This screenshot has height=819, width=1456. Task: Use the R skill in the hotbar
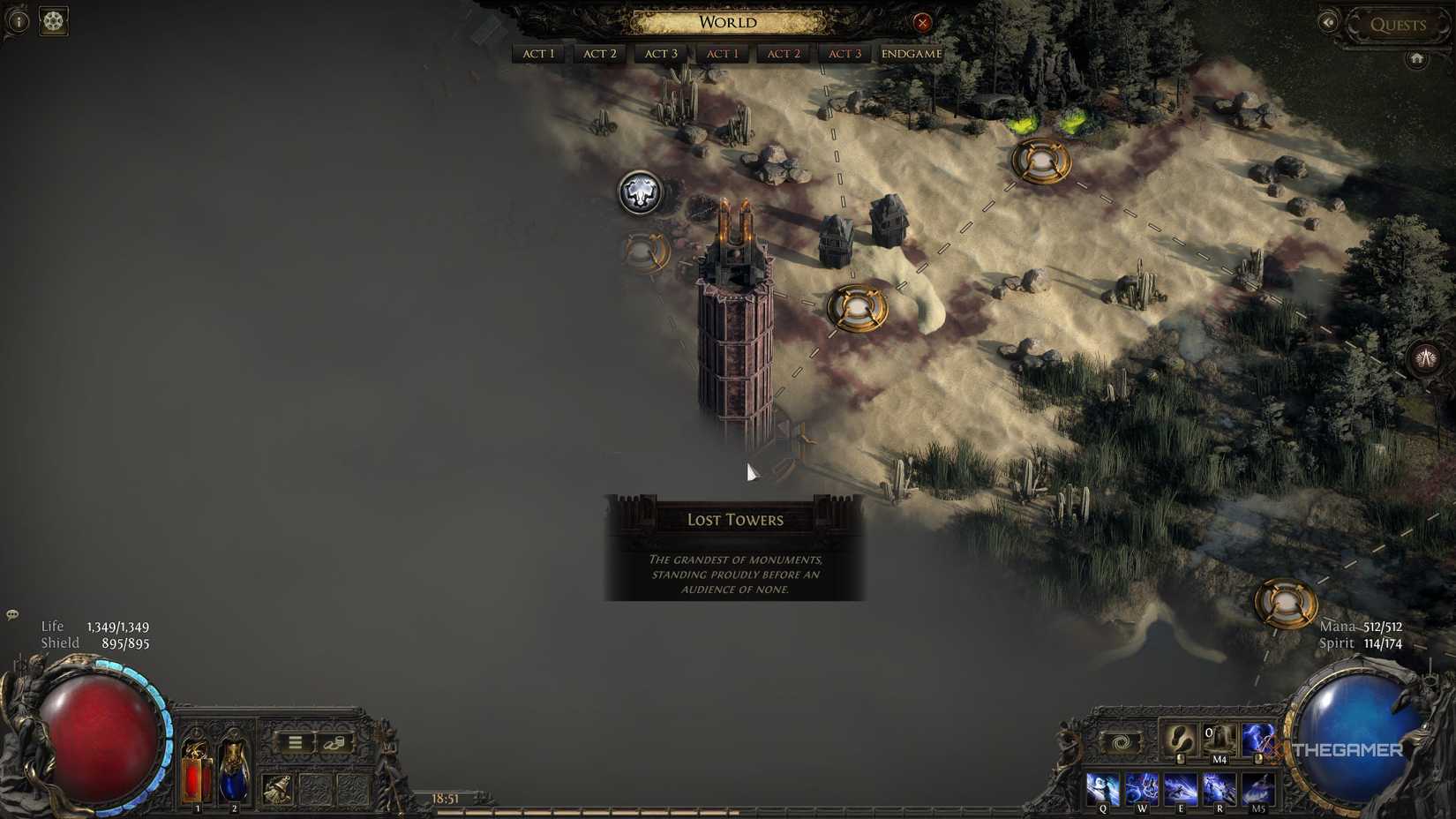tap(1220, 786)
